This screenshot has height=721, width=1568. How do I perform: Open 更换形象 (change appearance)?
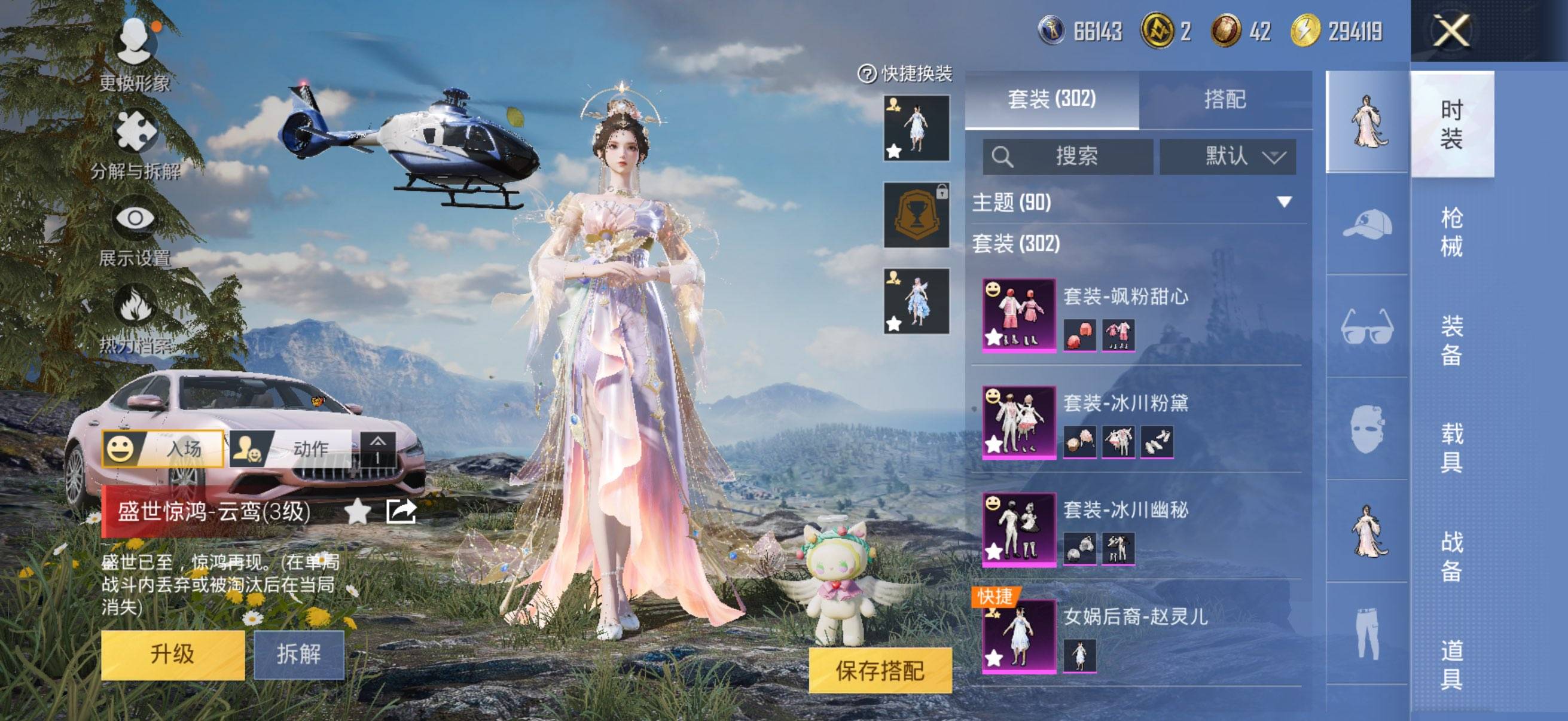(x=135, y=54)
